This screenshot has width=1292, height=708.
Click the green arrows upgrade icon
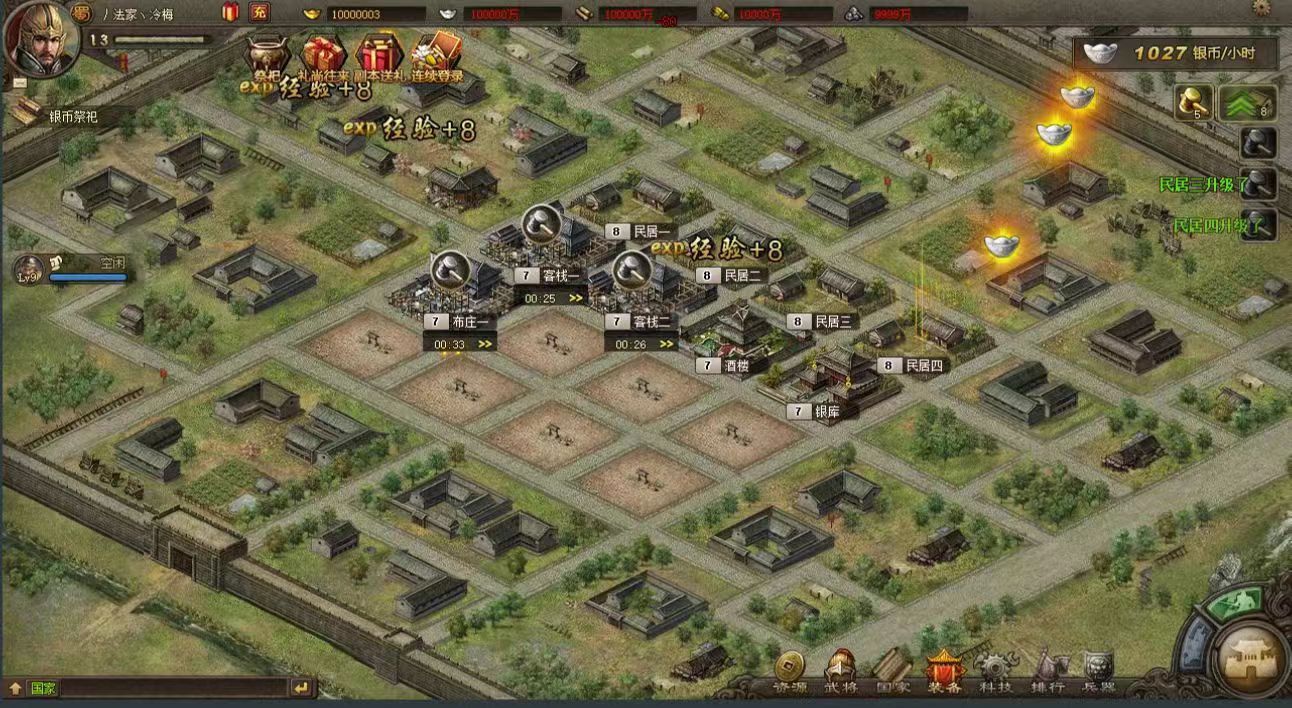coord(1246,103)
